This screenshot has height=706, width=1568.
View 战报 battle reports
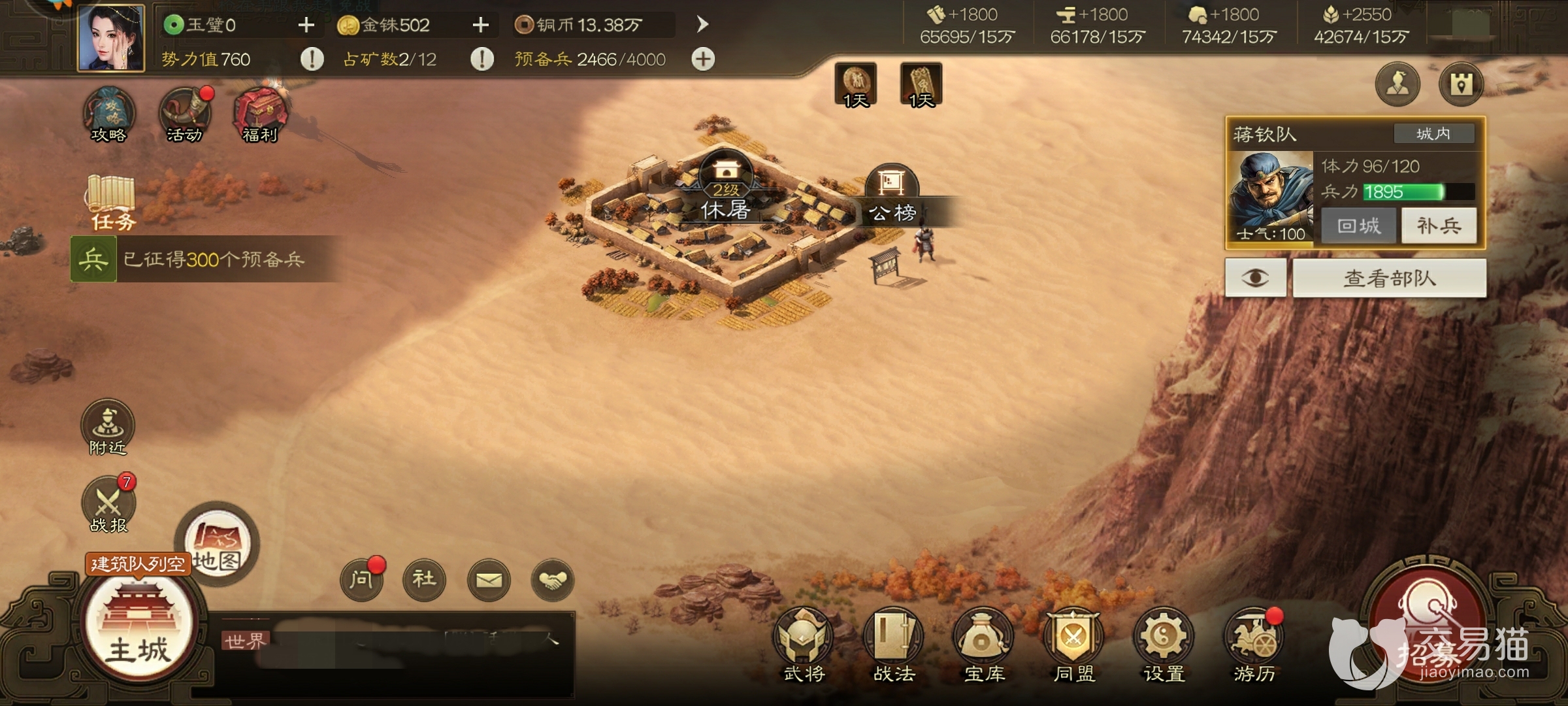click(x=108, y=505)
